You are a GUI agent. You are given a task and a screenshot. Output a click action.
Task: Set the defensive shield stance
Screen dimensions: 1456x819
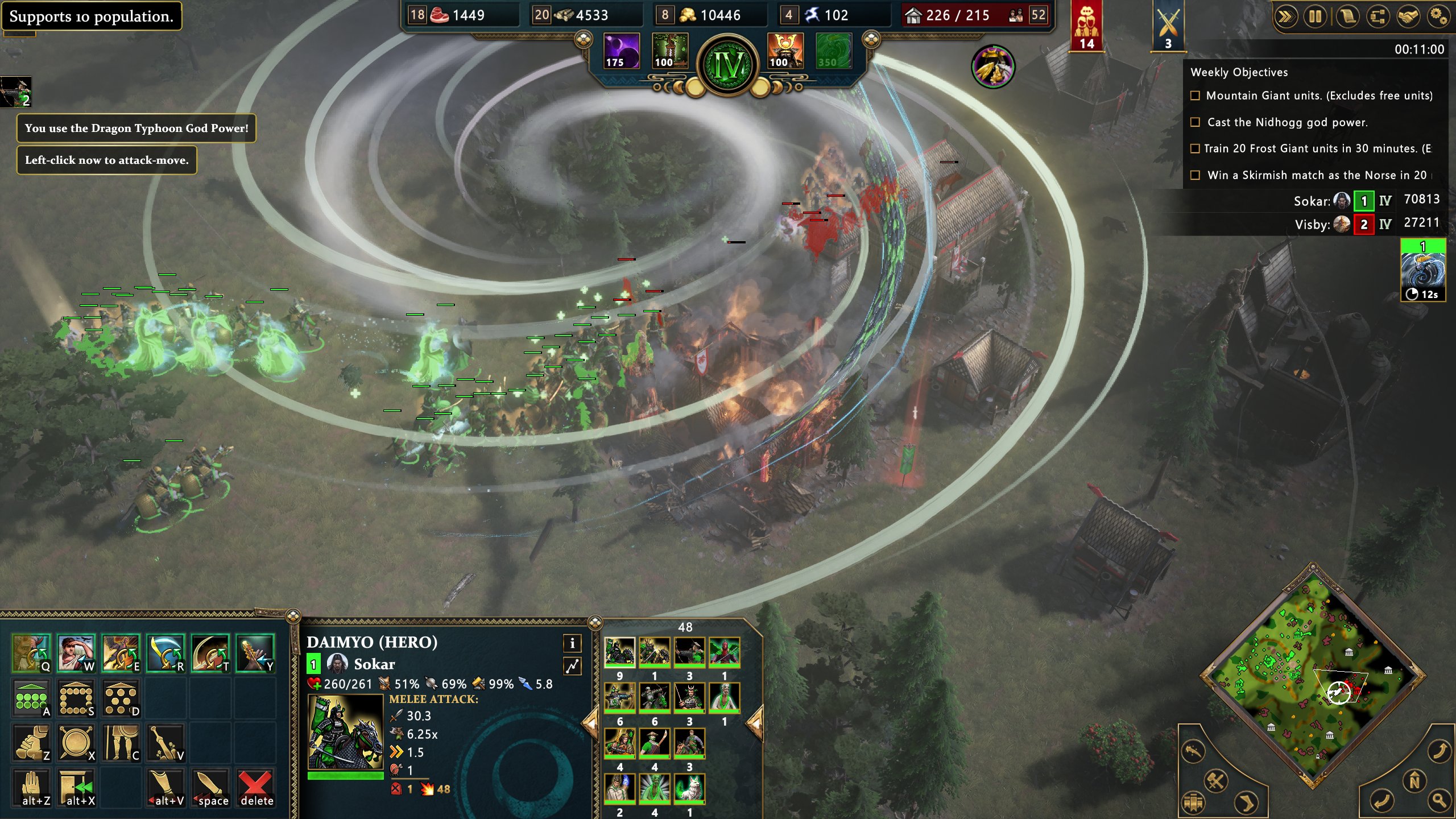coord(76,743)
